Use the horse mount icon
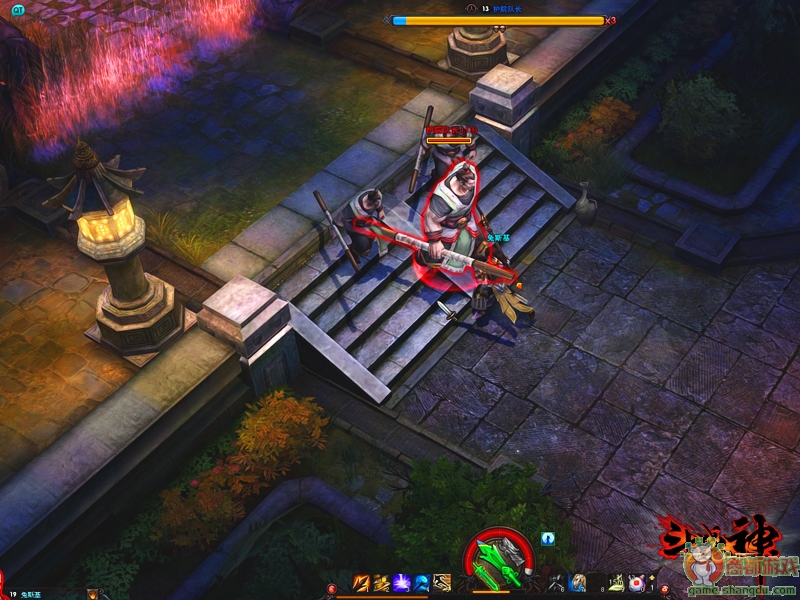This screenshot has height=600, width=800. coord(578,583)
